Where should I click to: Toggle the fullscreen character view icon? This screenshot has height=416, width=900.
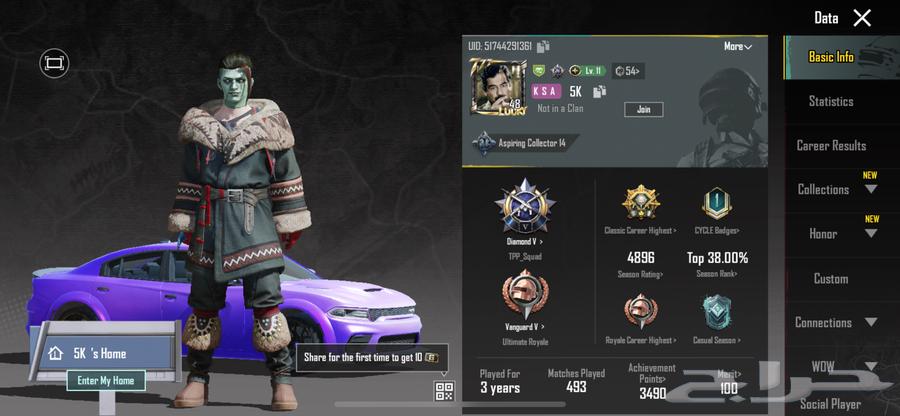(x=54, y=64)
